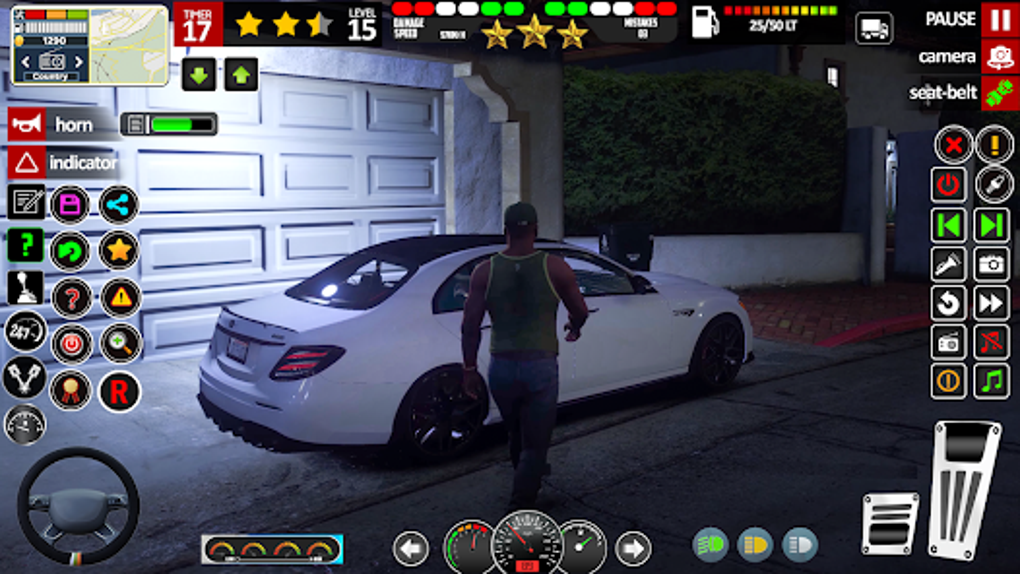Switch the camera view

[x=999, y=57]
